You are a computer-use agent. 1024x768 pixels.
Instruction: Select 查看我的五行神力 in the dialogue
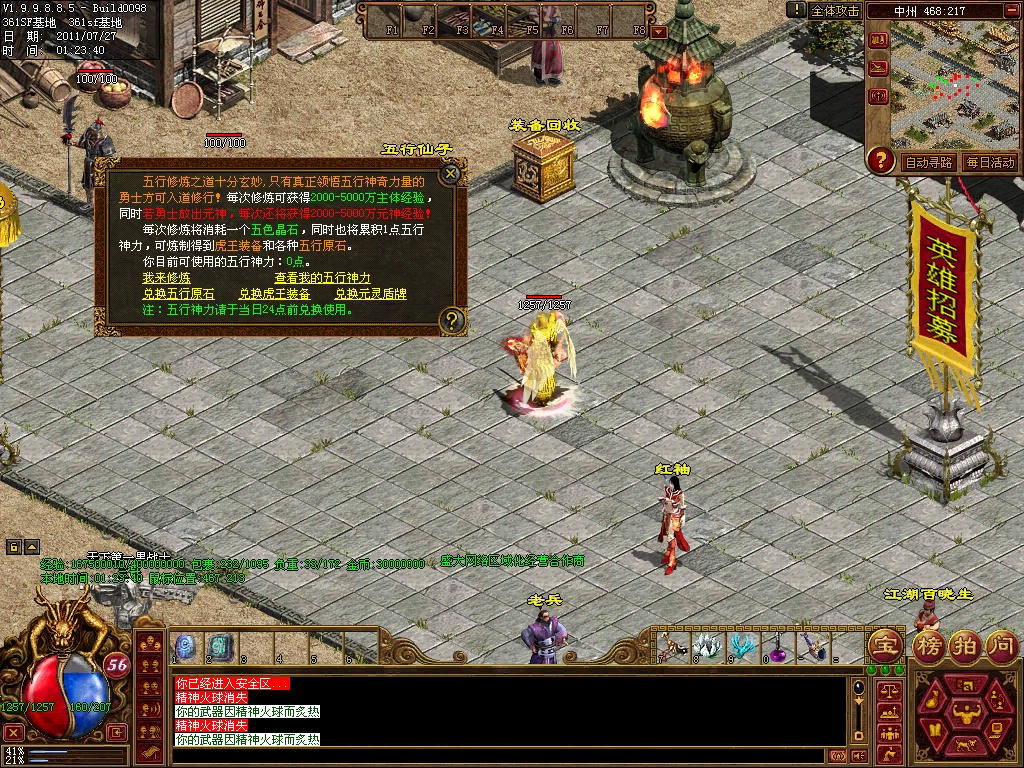click(x=322, y=278)
